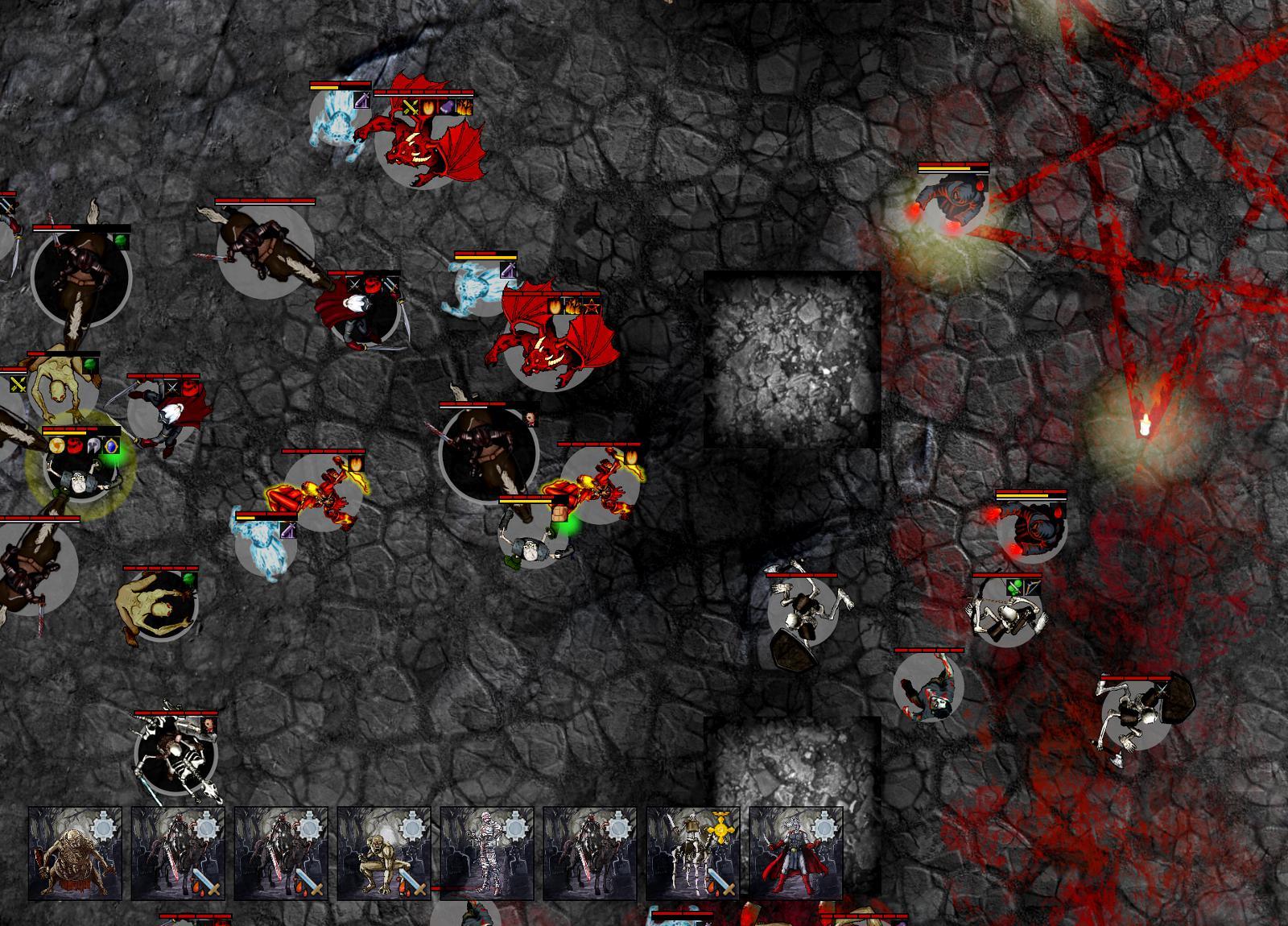The width and height of the screenshot is (1288, 926).
Task: Click the yellow mana bar of the ice spirit
Action: 324,88
